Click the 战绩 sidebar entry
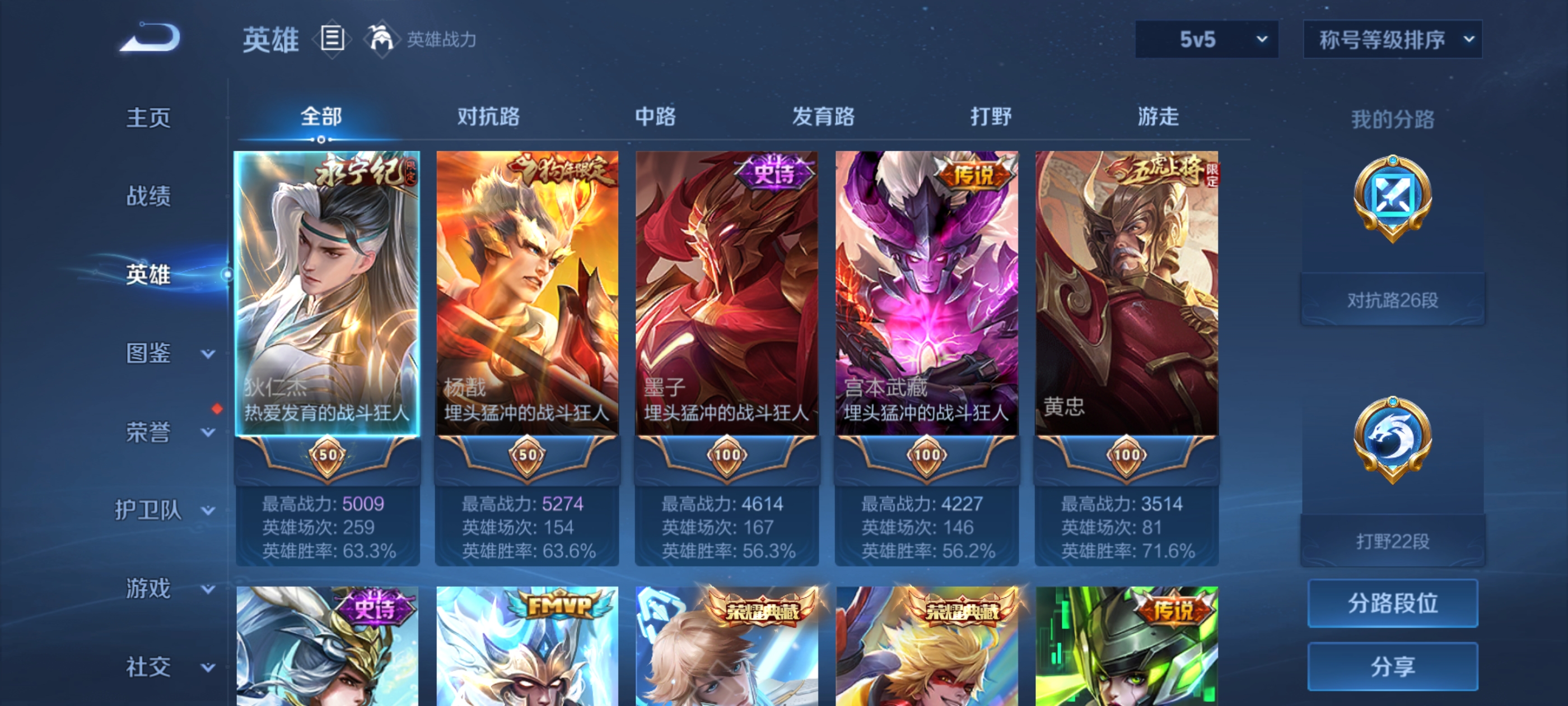The width and height of the screenshot is (1568, 706). (x=148, y=196)
